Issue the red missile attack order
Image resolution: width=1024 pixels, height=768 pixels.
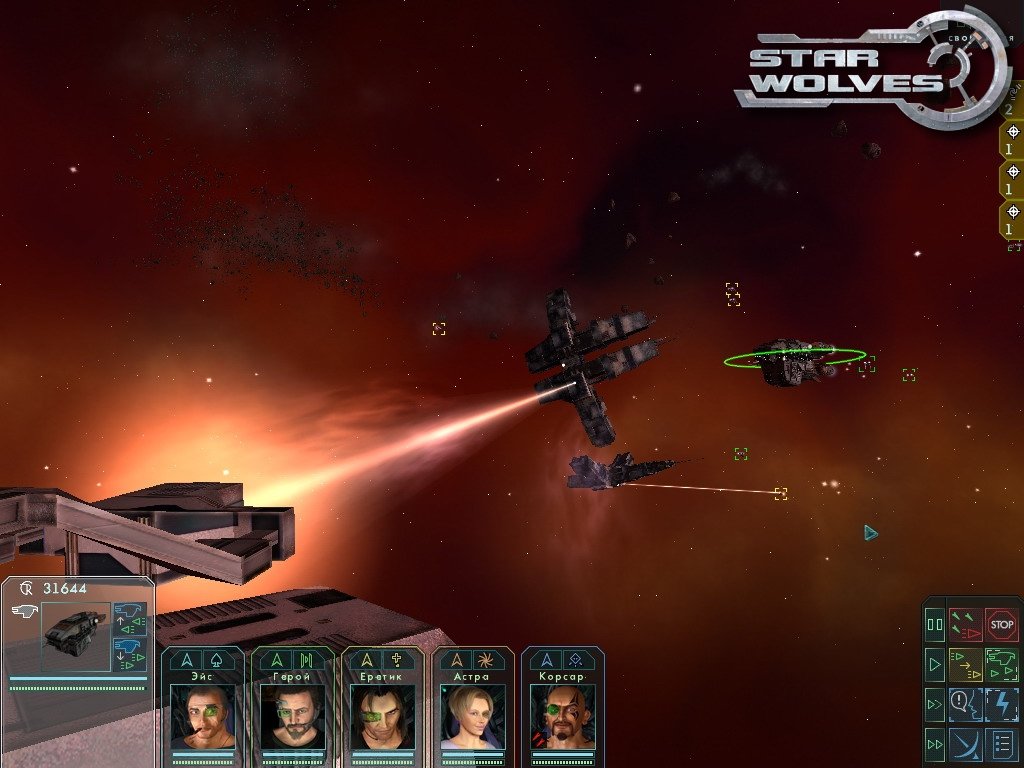click(966, 625)
